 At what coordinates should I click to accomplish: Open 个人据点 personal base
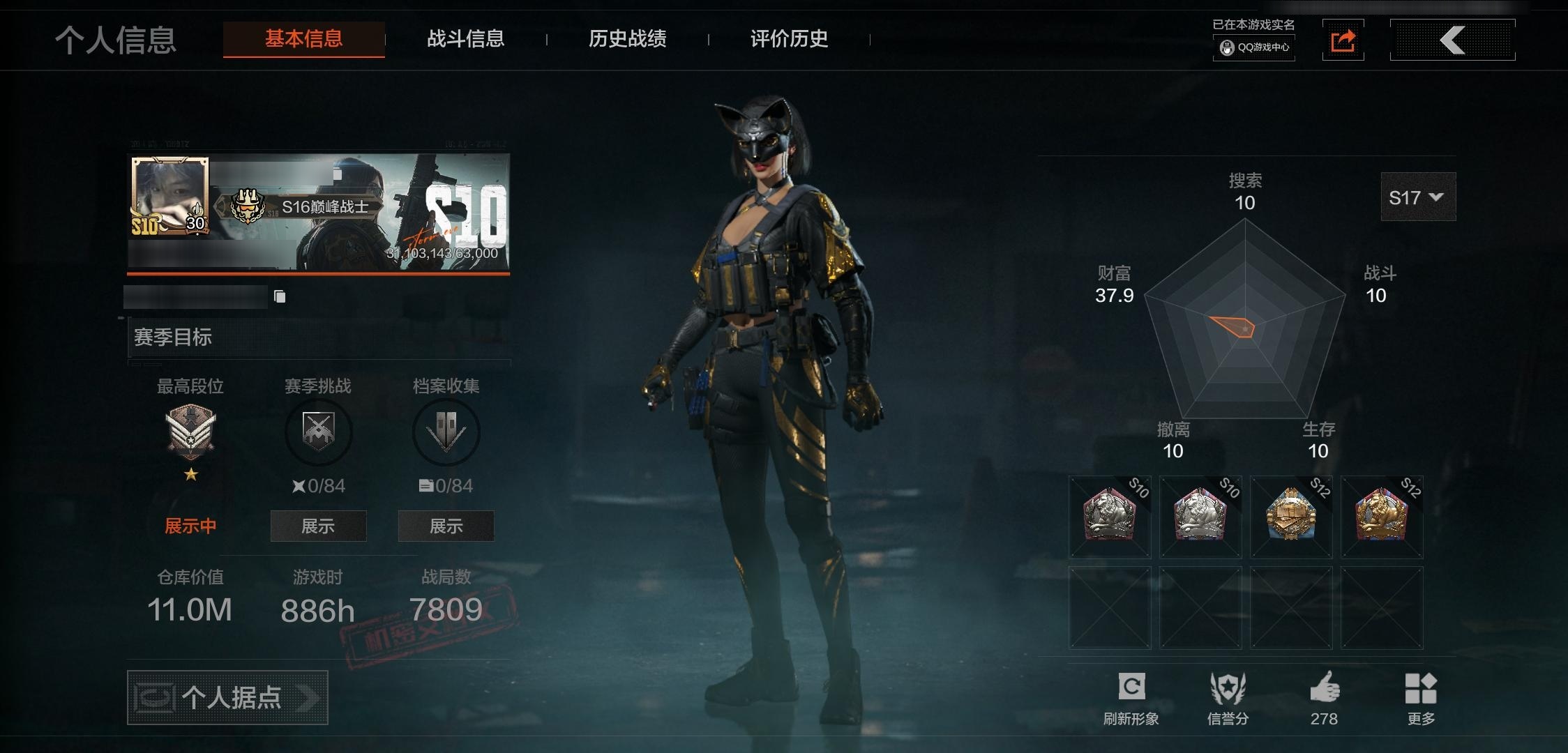click(x=227, y=697)
